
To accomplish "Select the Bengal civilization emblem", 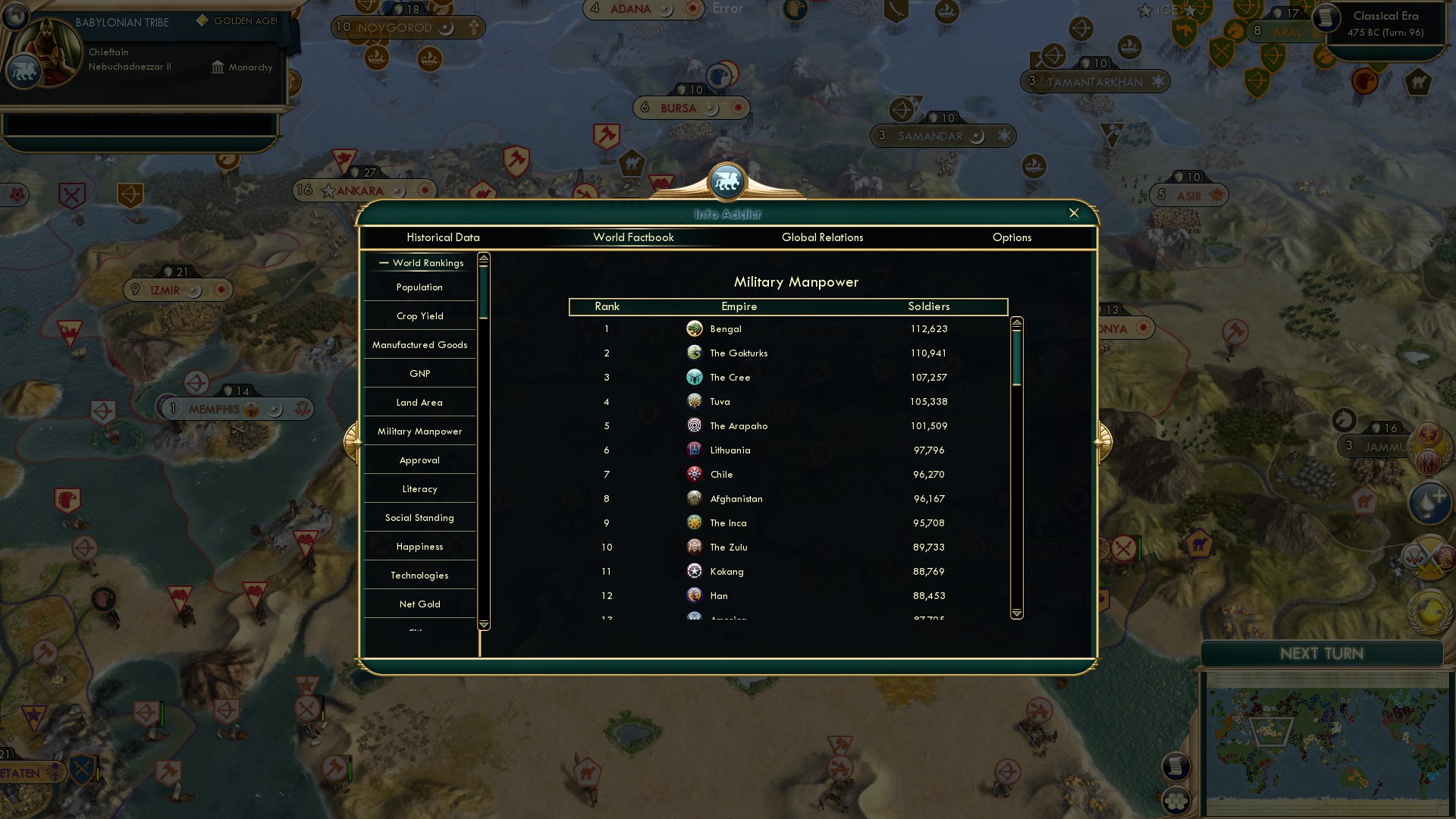I will point(695,329).
